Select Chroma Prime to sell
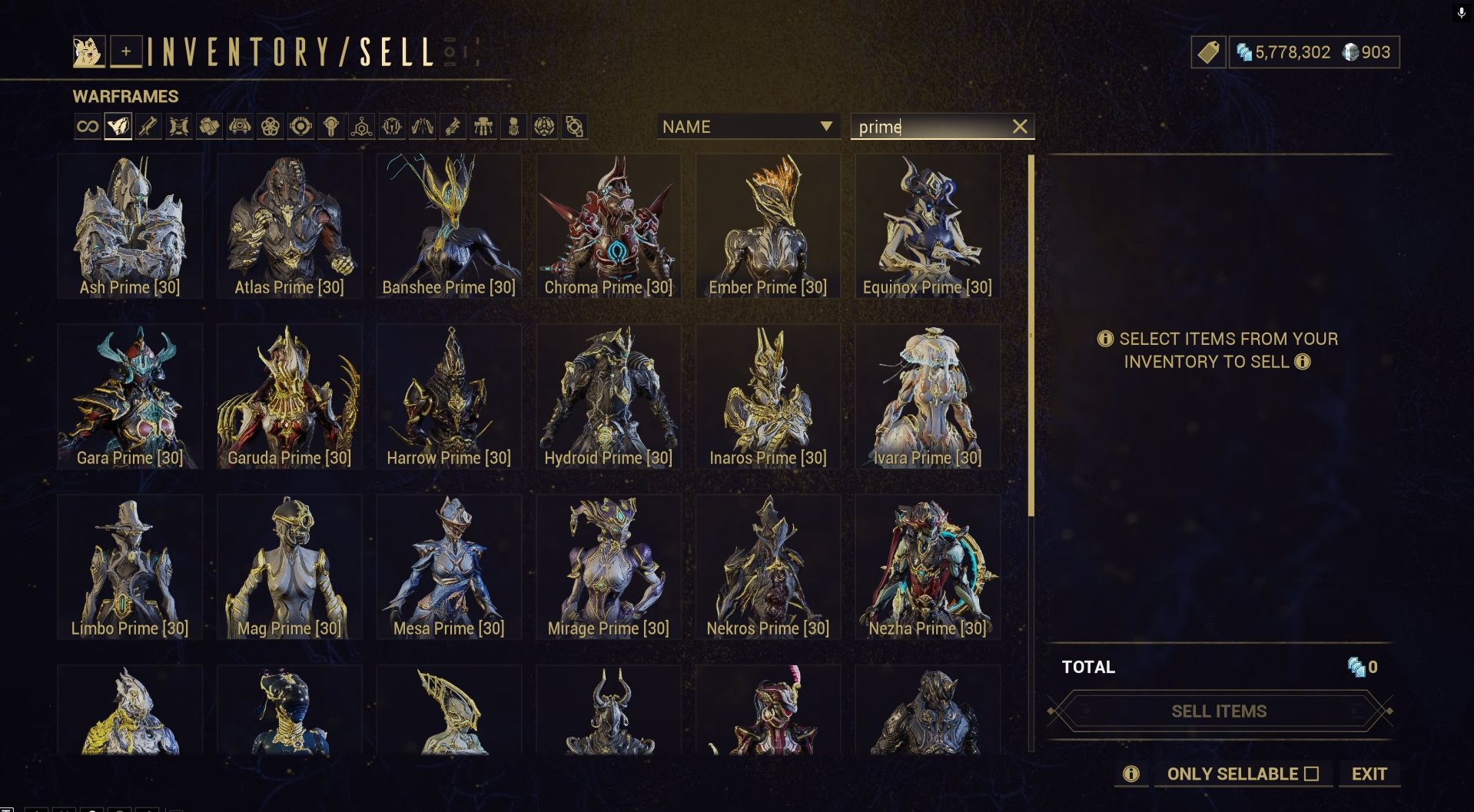This screenshot has width=1474, height=812. click(x=608, y=226)
